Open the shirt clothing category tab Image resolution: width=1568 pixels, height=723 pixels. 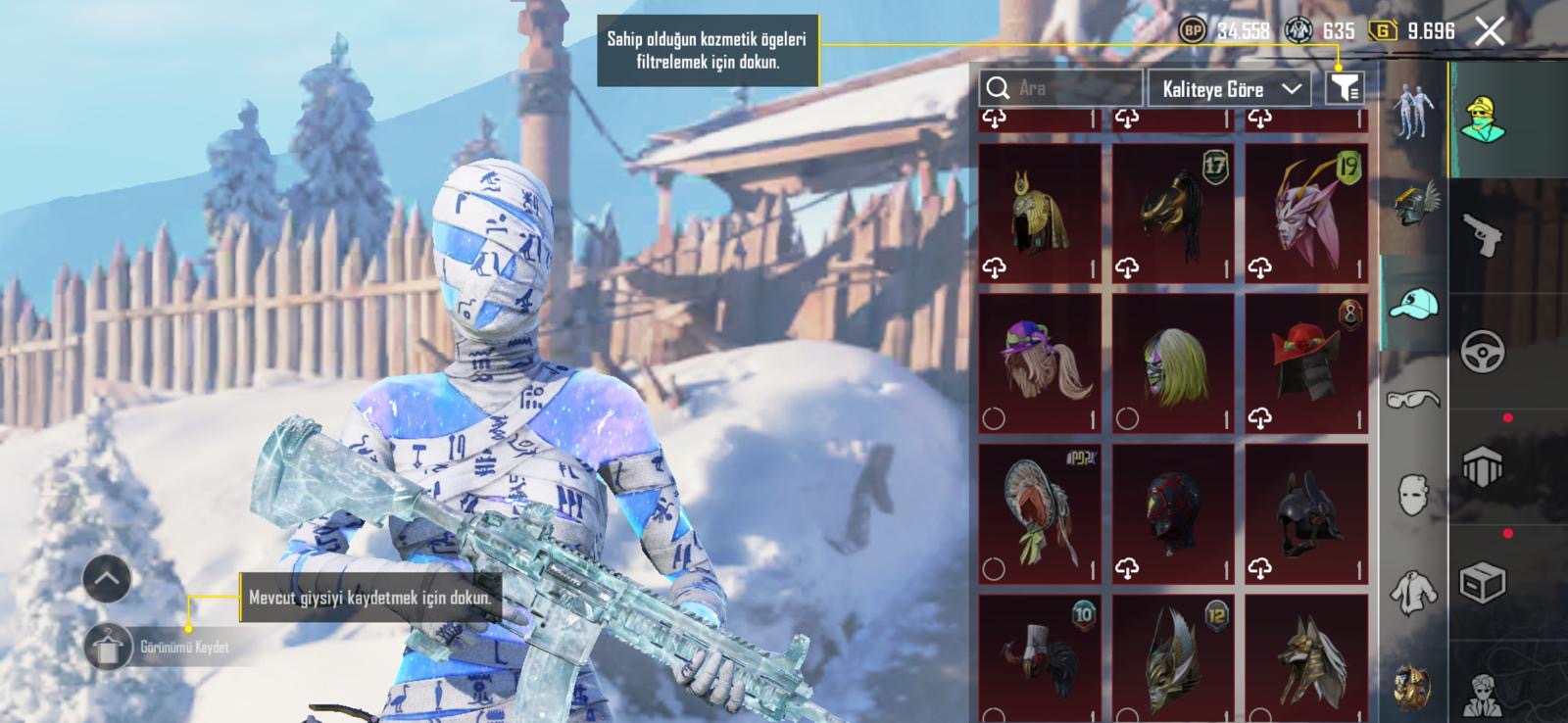[x=1413, y=591]
